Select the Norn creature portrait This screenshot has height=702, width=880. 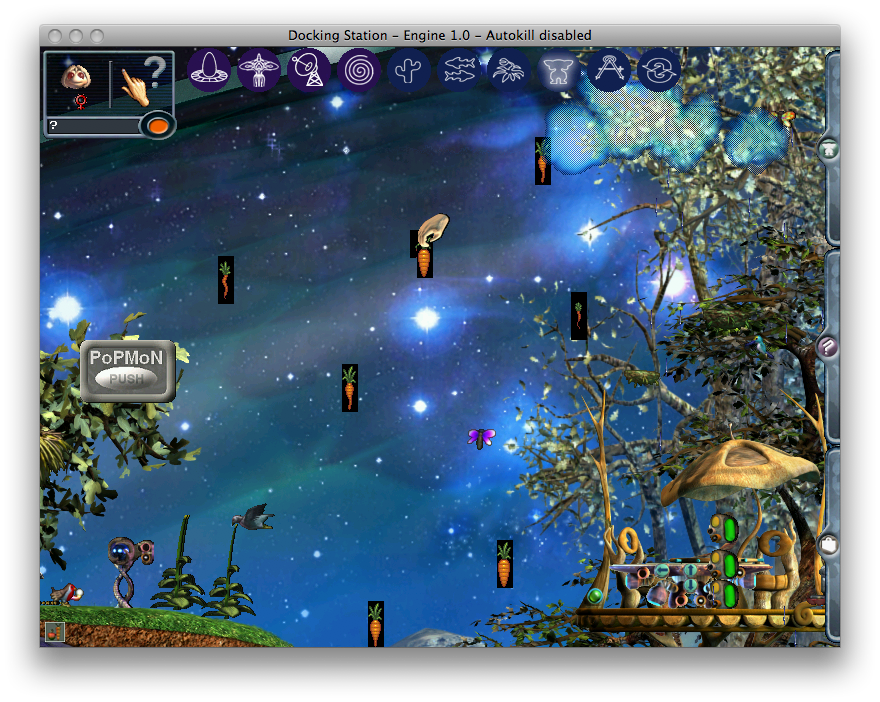[x=76, y=82]
